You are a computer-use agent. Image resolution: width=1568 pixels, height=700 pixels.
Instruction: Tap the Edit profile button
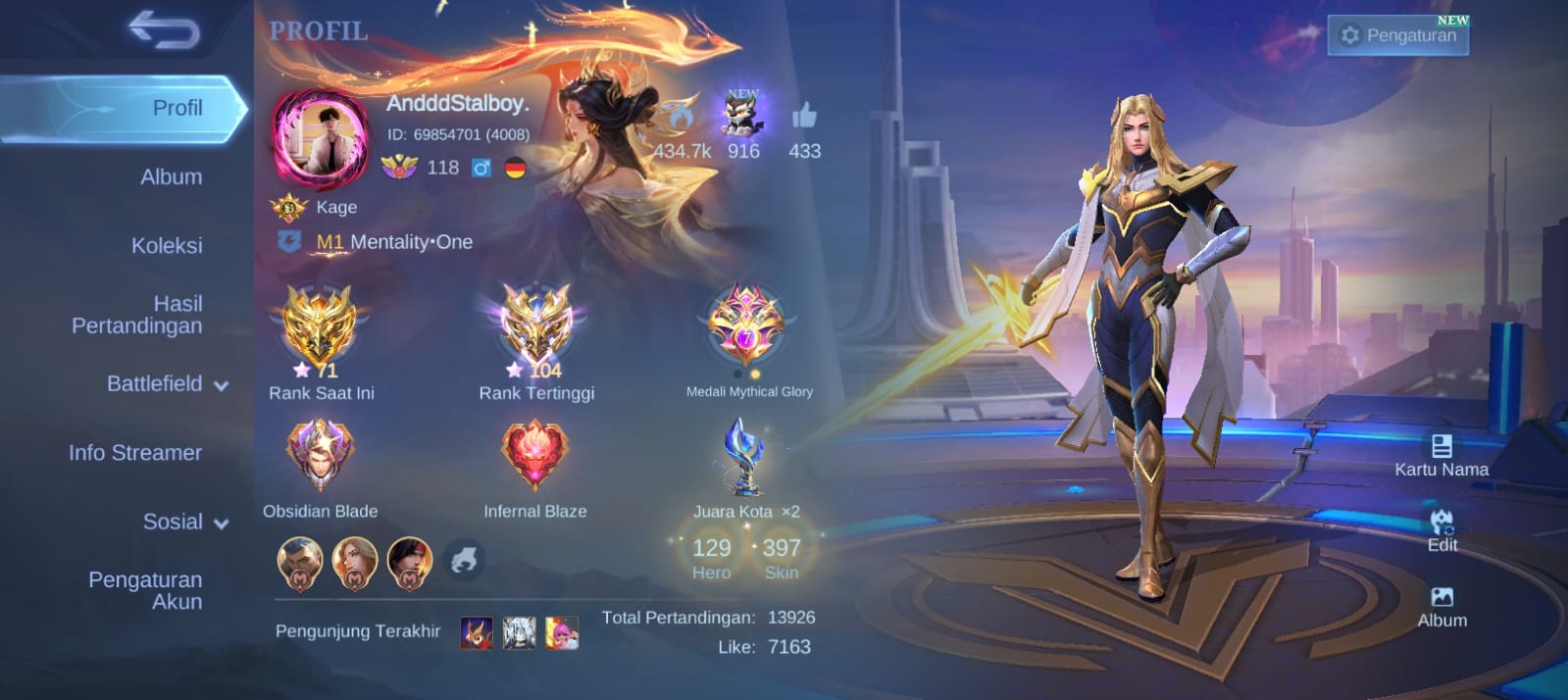pyautogui.click(x=1442, y=530)
